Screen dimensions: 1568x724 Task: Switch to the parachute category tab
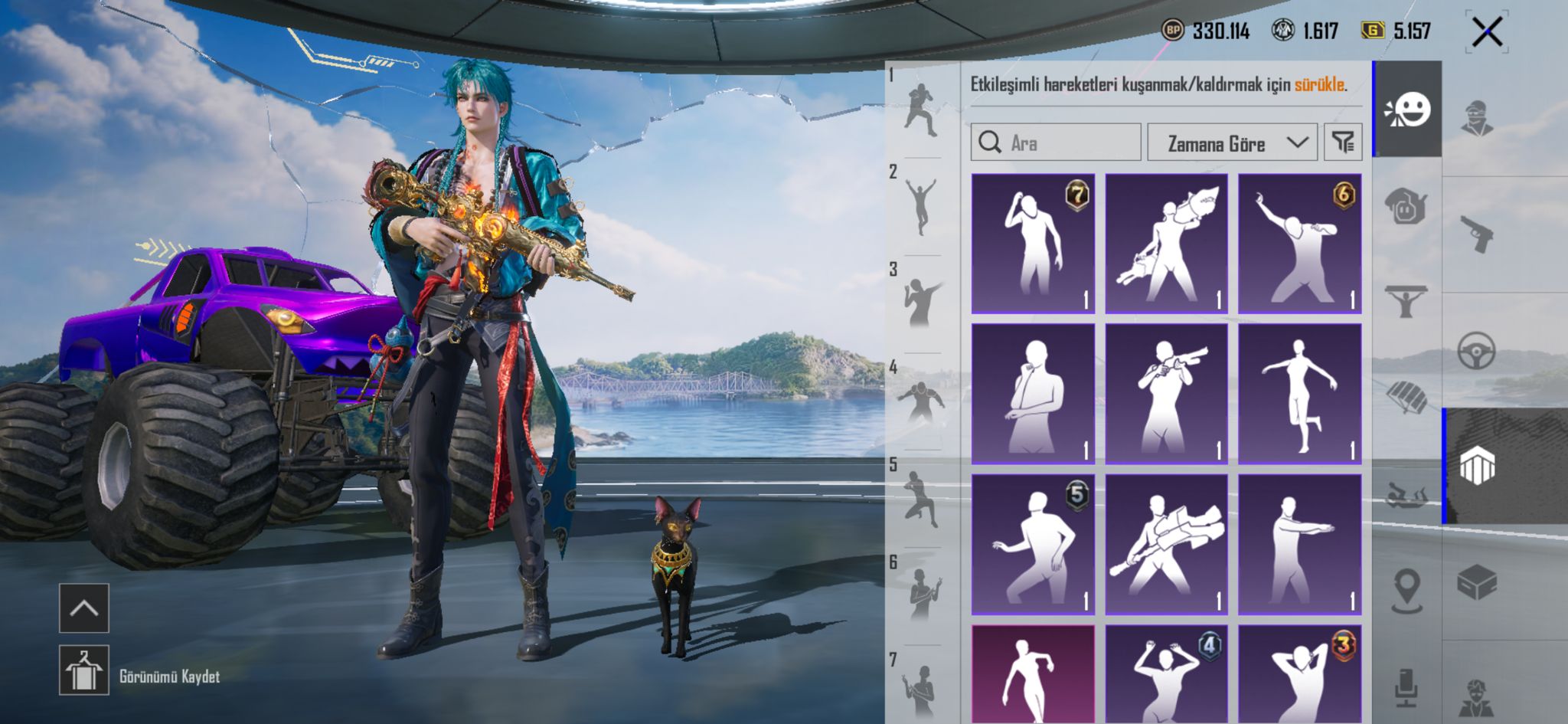[x=1406, y=397]
